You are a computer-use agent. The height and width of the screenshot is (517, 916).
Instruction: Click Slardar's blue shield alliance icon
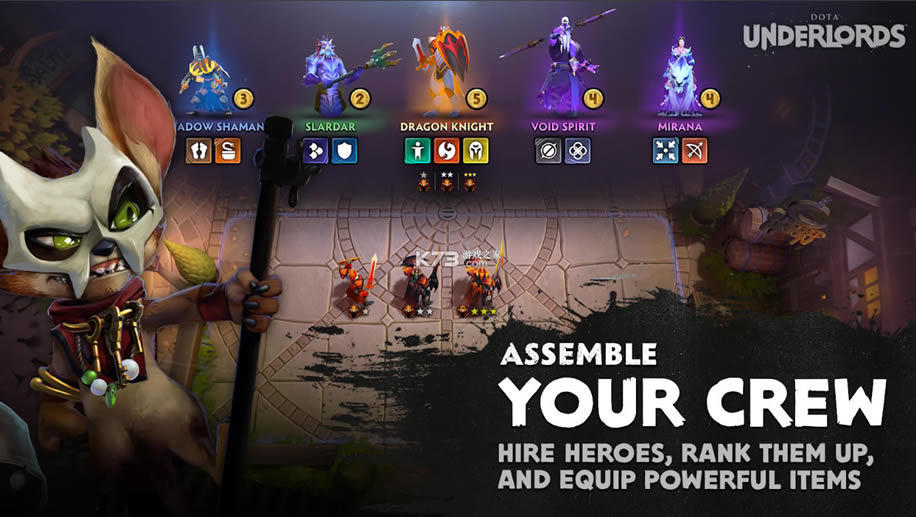[345, 151]
